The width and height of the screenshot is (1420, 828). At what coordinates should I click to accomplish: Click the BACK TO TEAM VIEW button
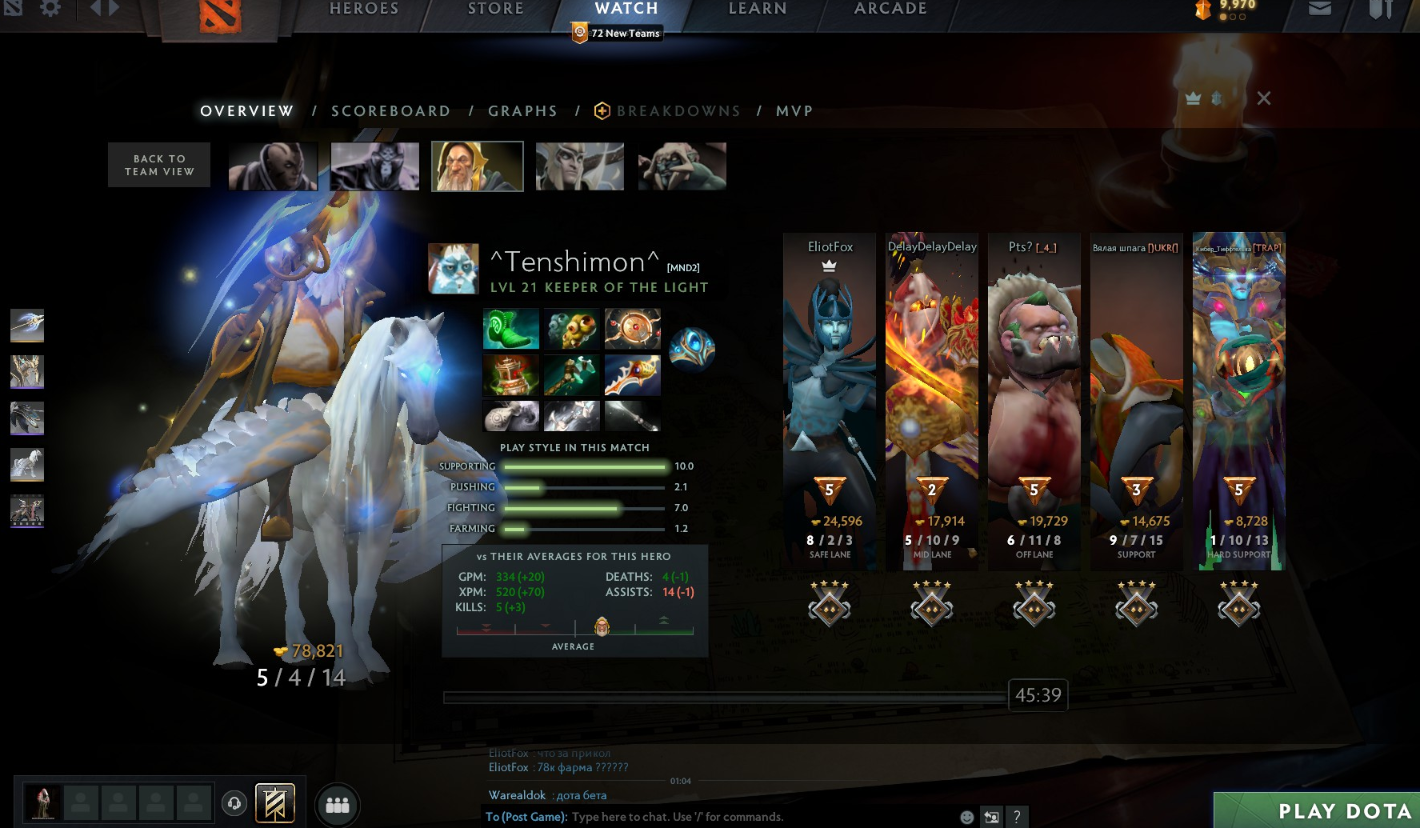tap(158, 164)
